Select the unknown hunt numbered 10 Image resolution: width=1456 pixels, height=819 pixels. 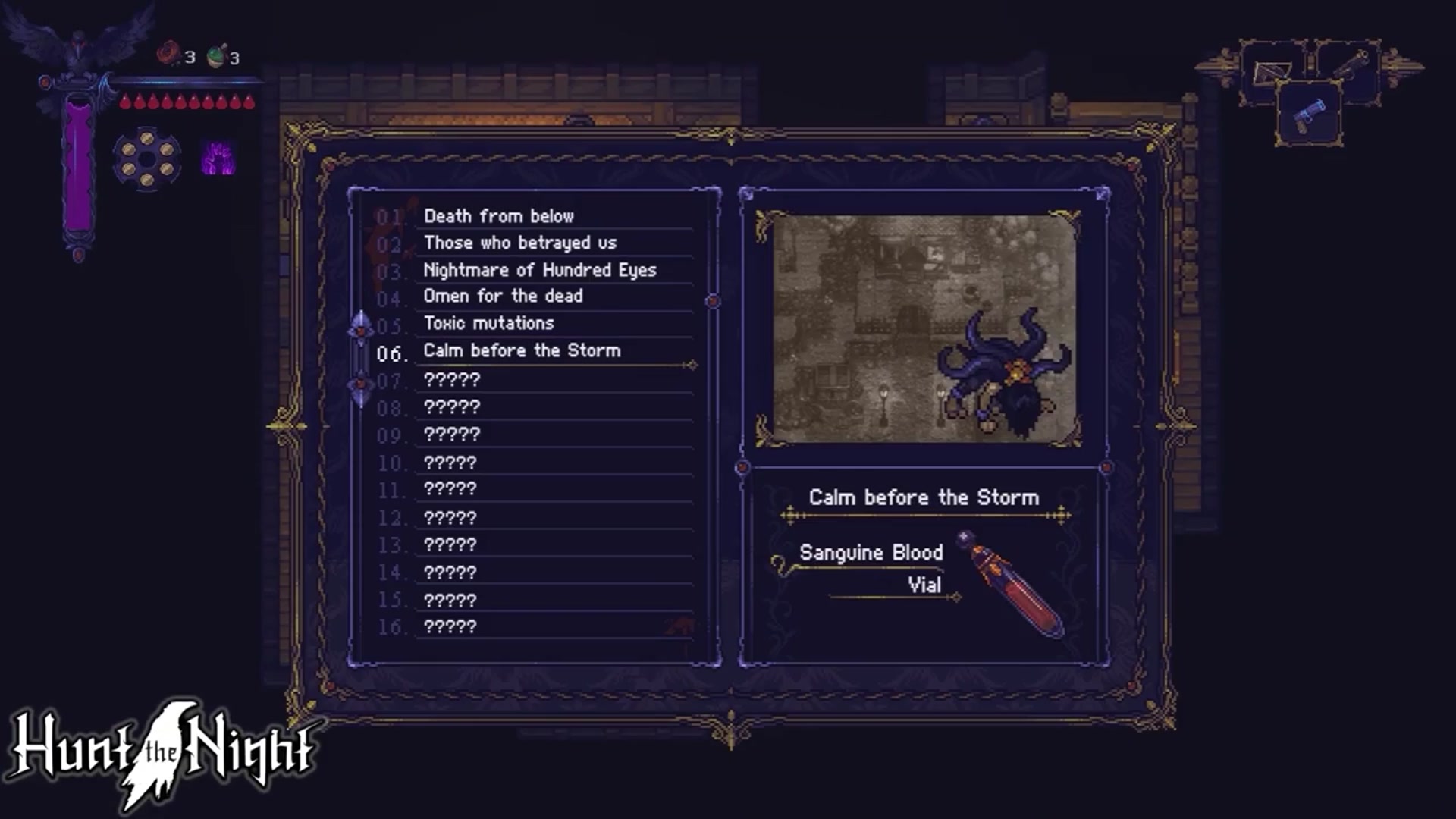tap(450, 462)
